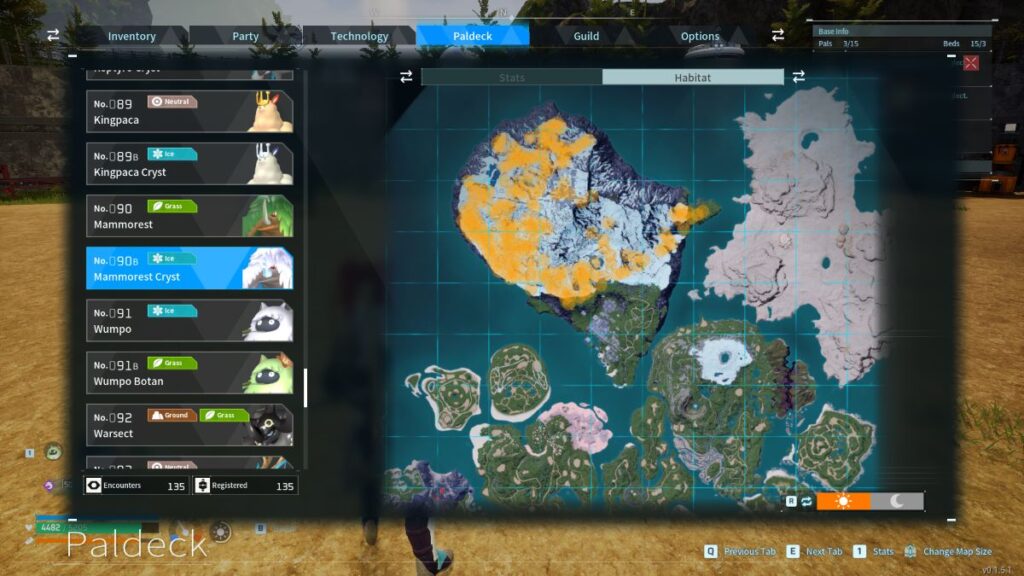Switch to the Options tab
Screen dimensions: 1024x576
pyautogui.click(x=700, y=36)
